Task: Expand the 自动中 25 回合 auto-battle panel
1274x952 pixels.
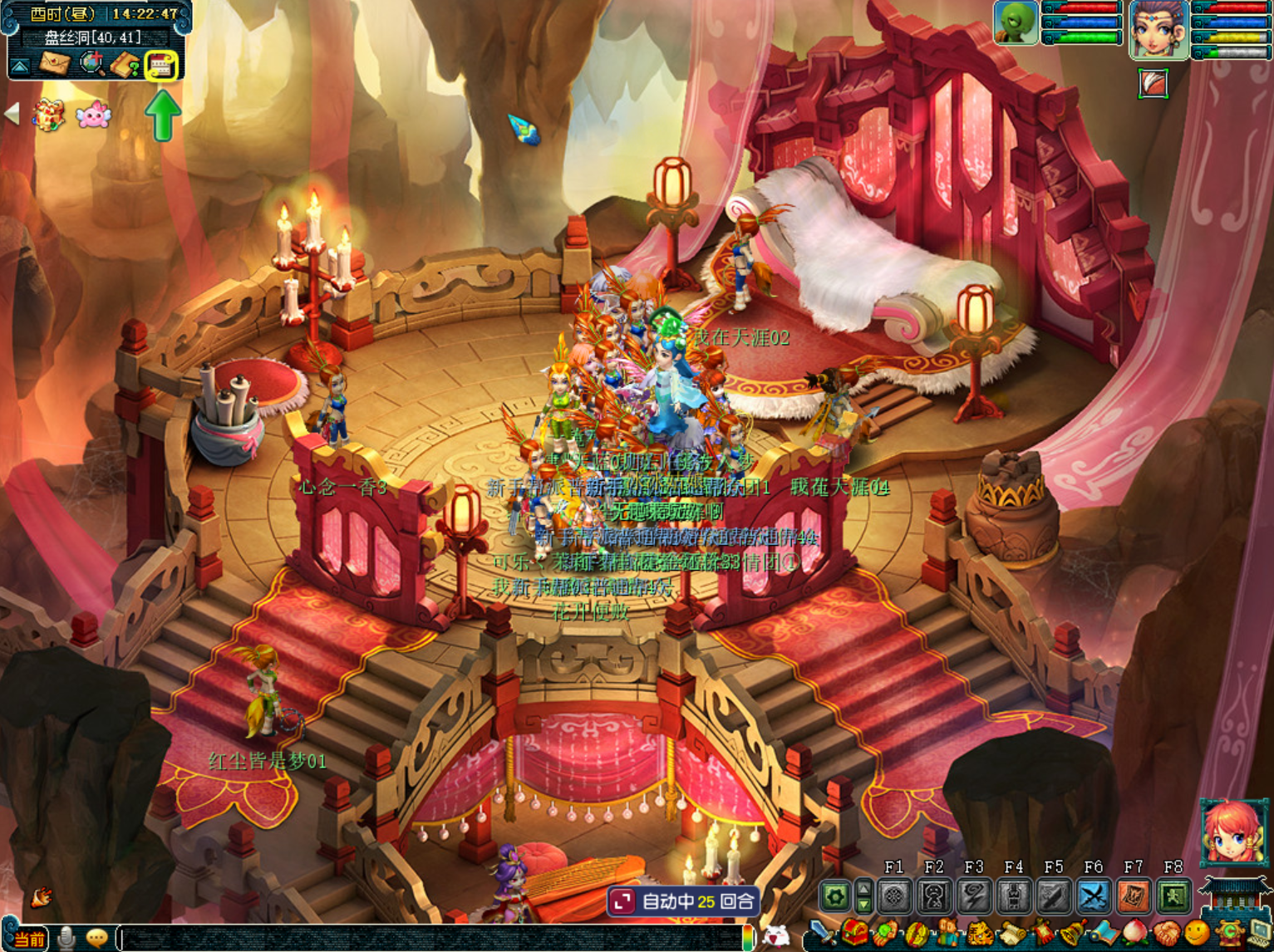Action: point(622,901)
